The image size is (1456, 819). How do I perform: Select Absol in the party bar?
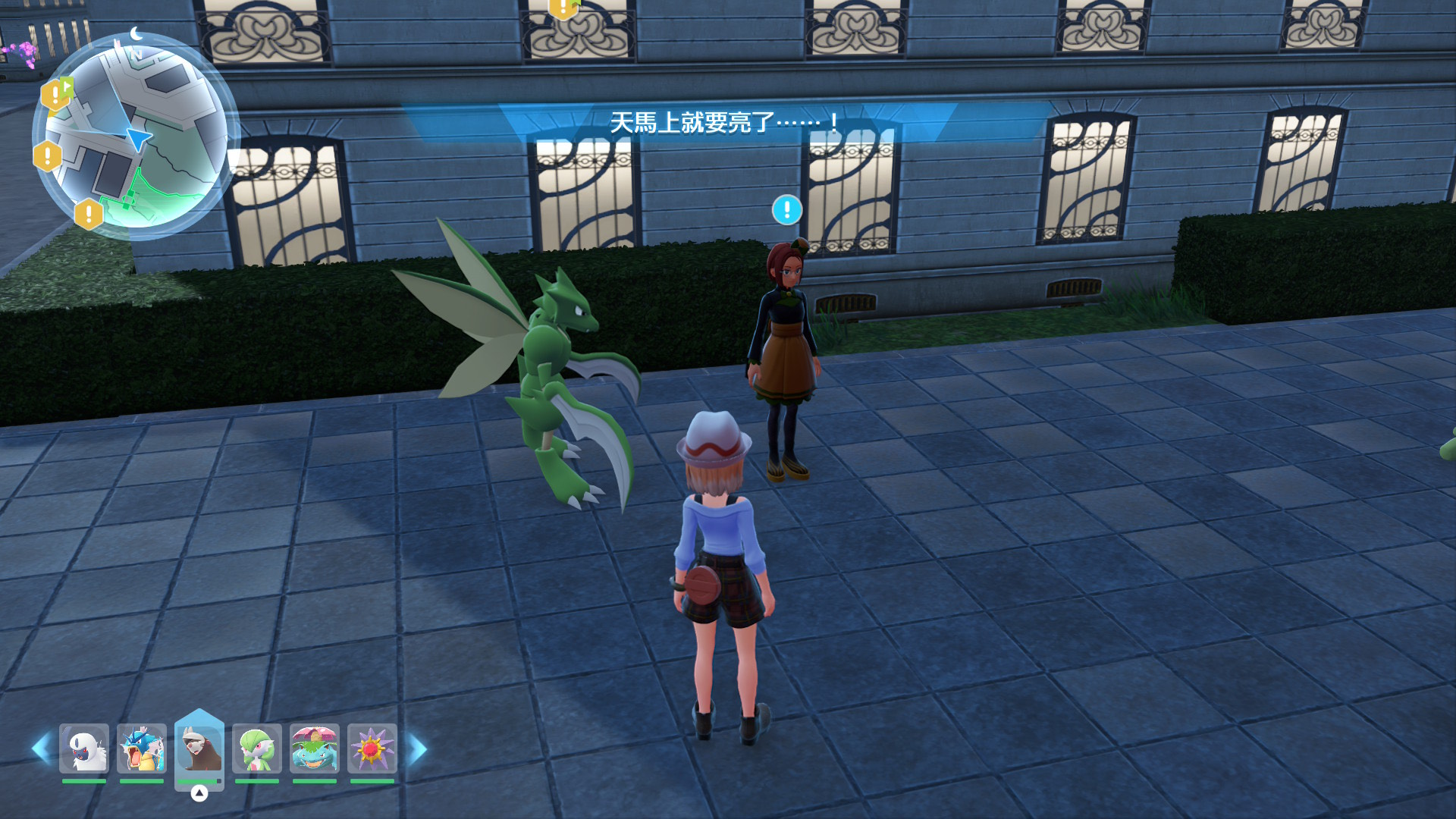[x=84, y=748]
